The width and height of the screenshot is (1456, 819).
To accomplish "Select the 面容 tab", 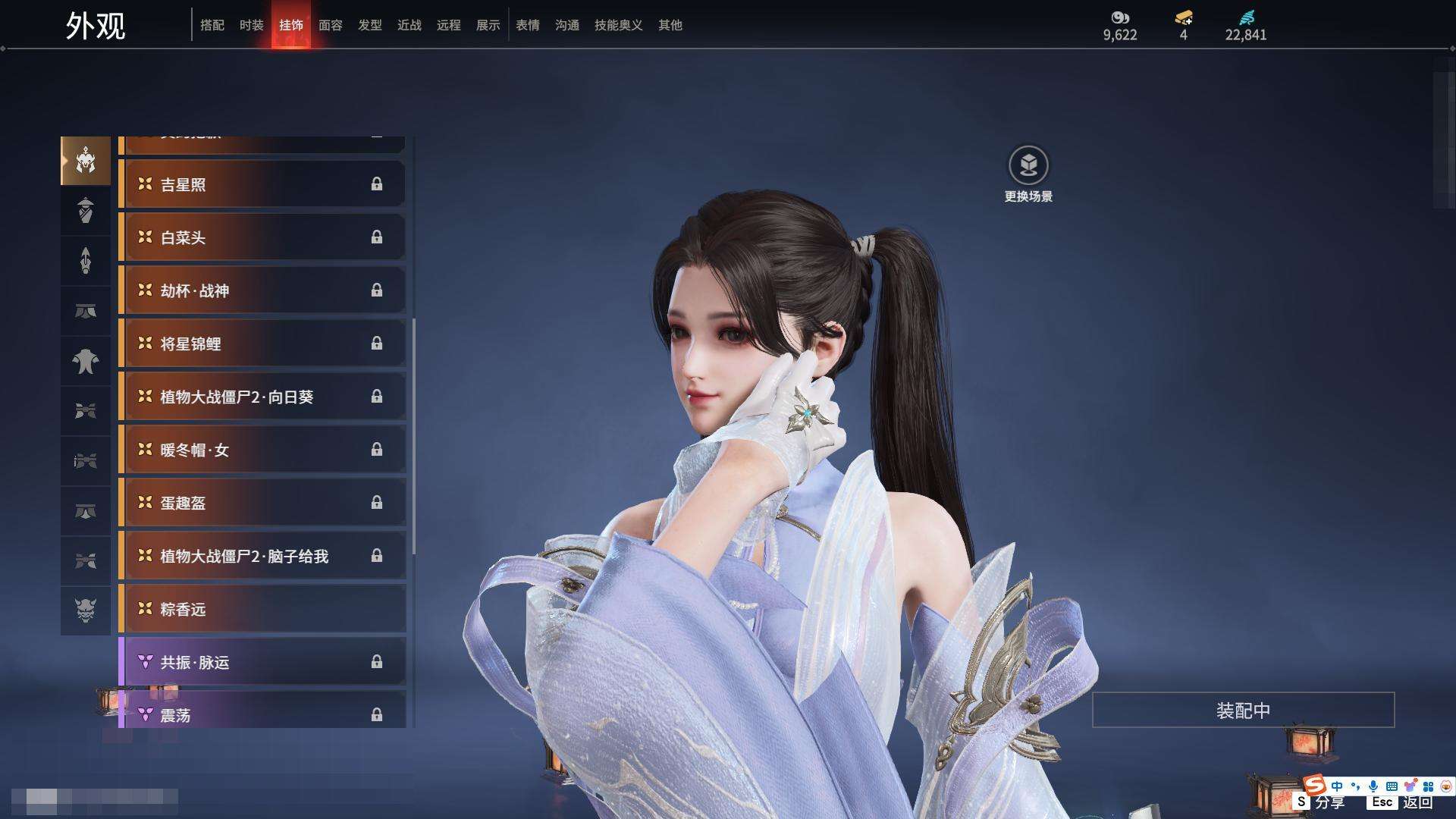I will 330,25.
